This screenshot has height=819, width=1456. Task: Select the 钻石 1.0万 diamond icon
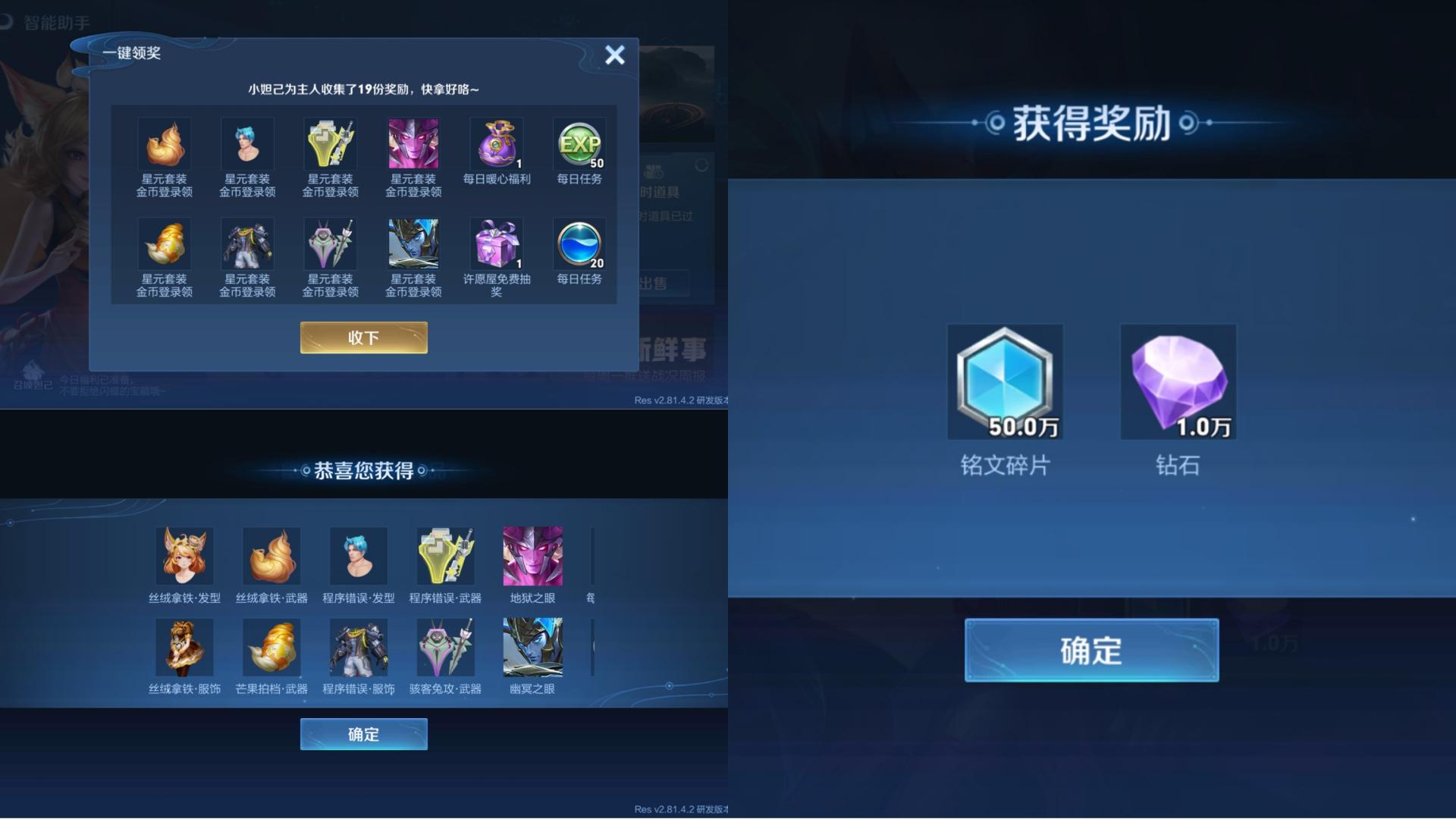(1178, 381)
